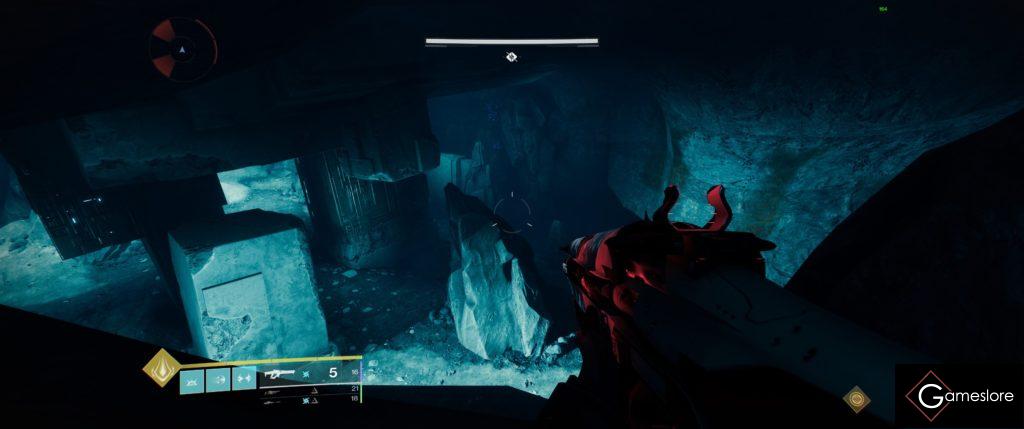Activate the class ability icon
1024x429 pixels.
(244, 380)
